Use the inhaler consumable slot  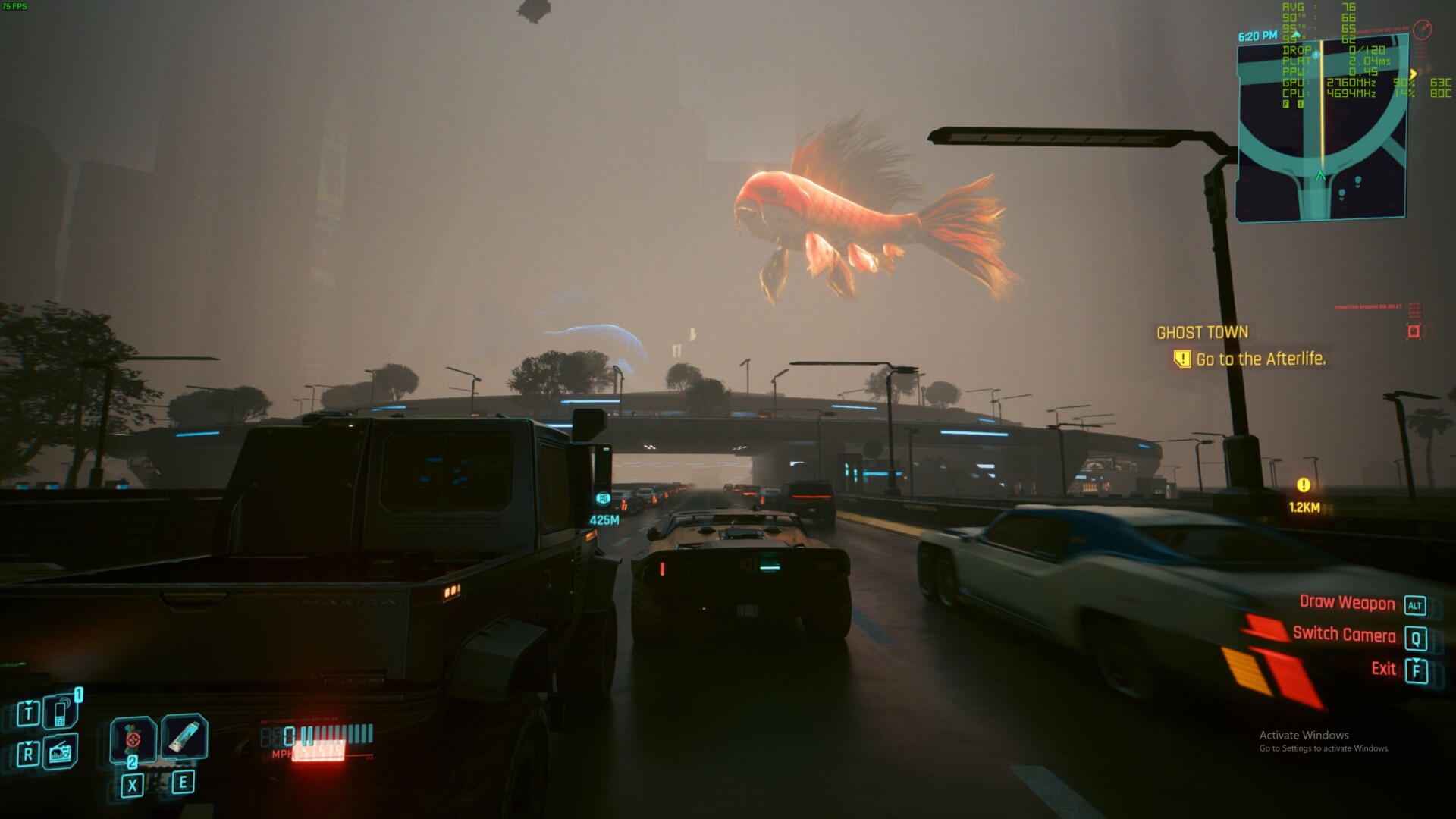(x=184, y=736)
